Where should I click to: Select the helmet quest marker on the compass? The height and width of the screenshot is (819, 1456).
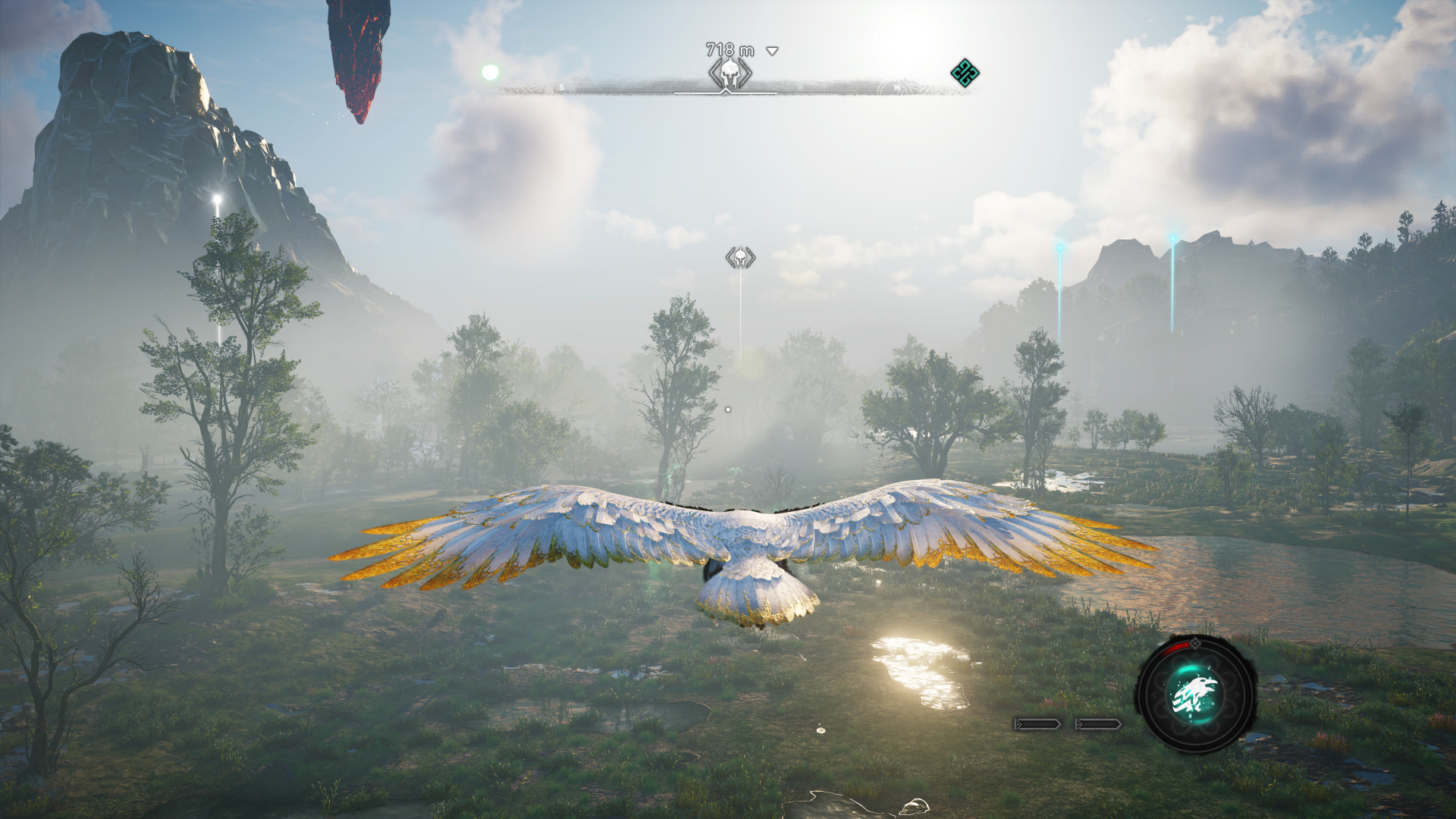730,74
